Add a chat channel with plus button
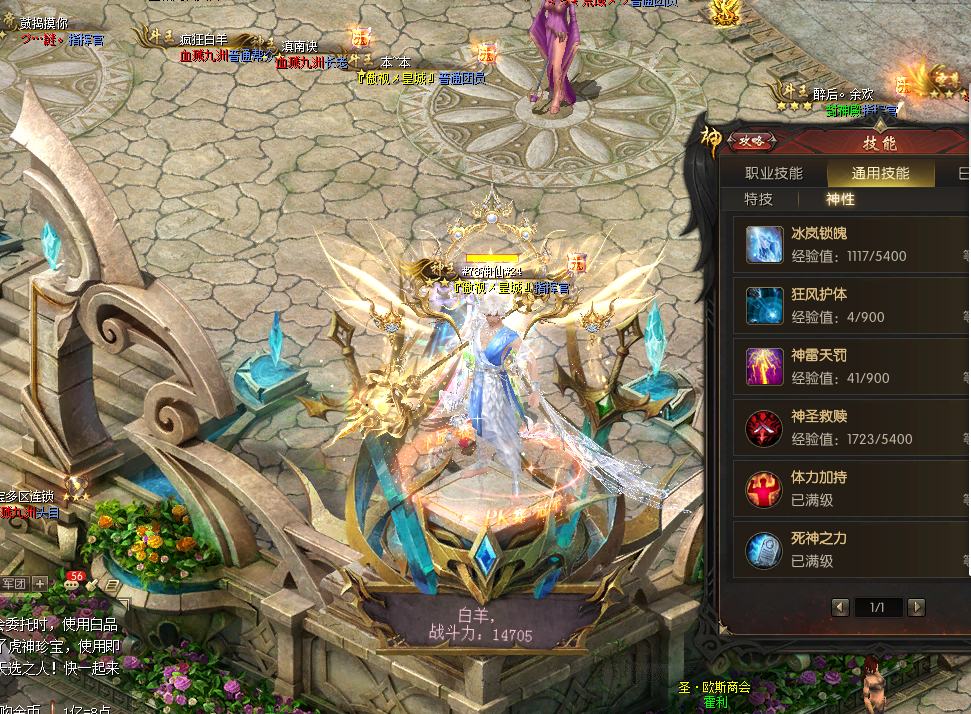 point(40,583)
